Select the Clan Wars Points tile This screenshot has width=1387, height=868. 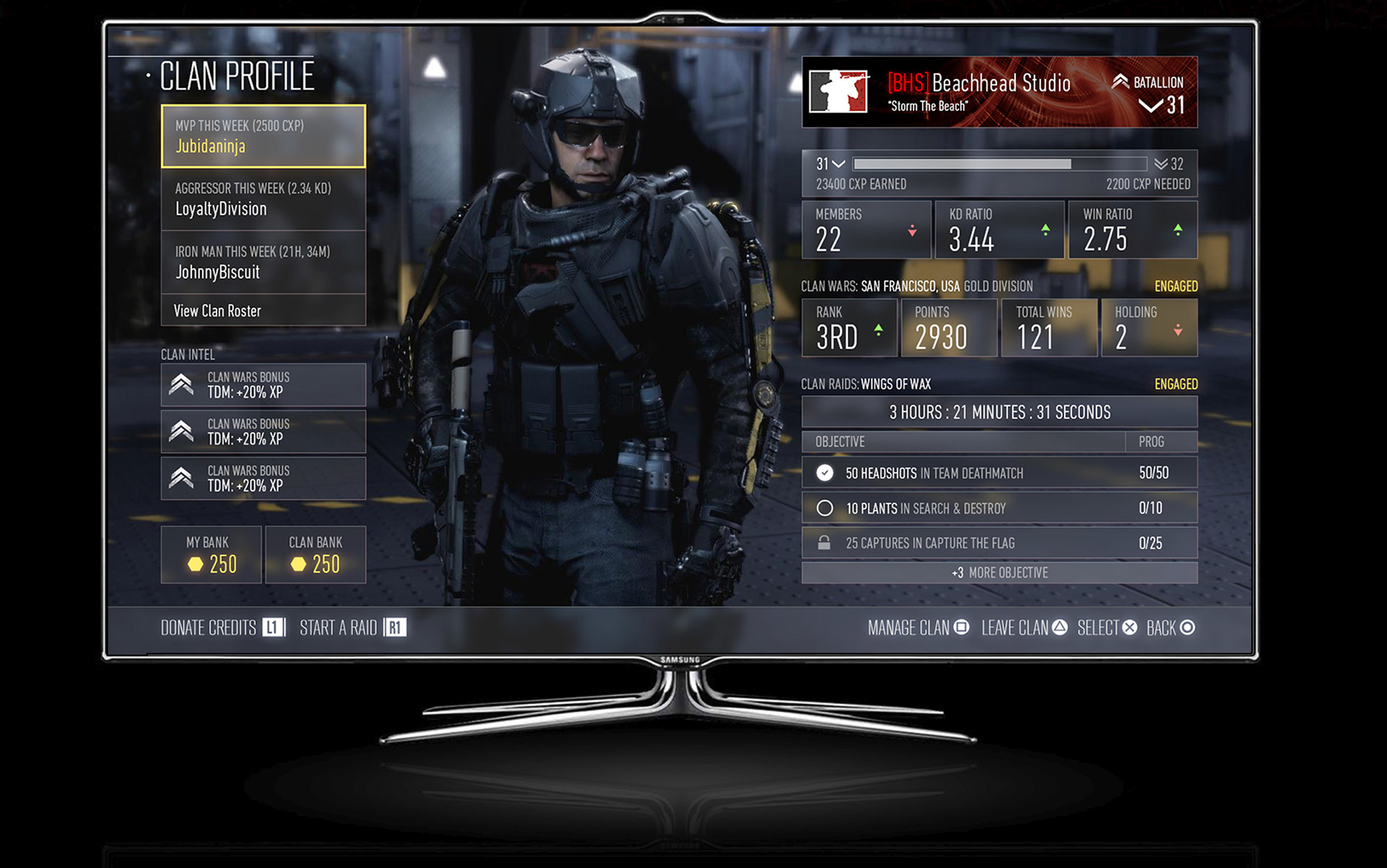[949, 328]
